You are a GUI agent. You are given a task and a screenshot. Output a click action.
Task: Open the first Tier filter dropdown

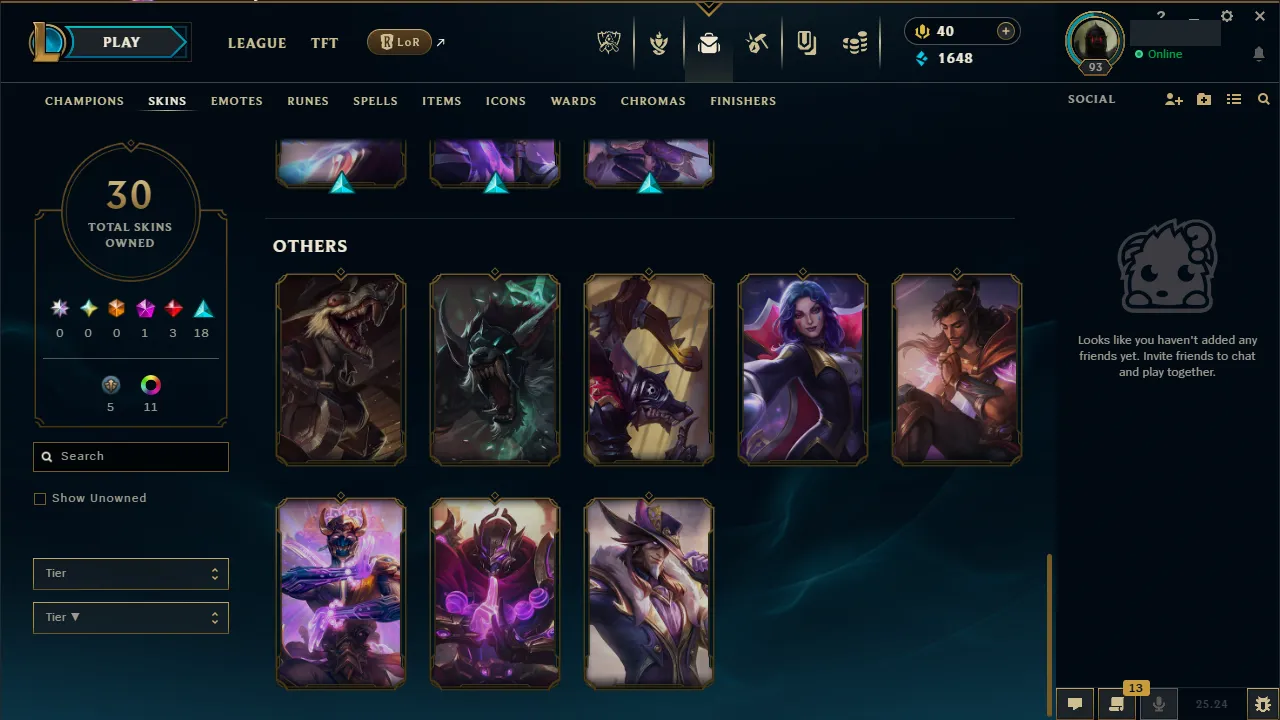click(x=130, y=573)
